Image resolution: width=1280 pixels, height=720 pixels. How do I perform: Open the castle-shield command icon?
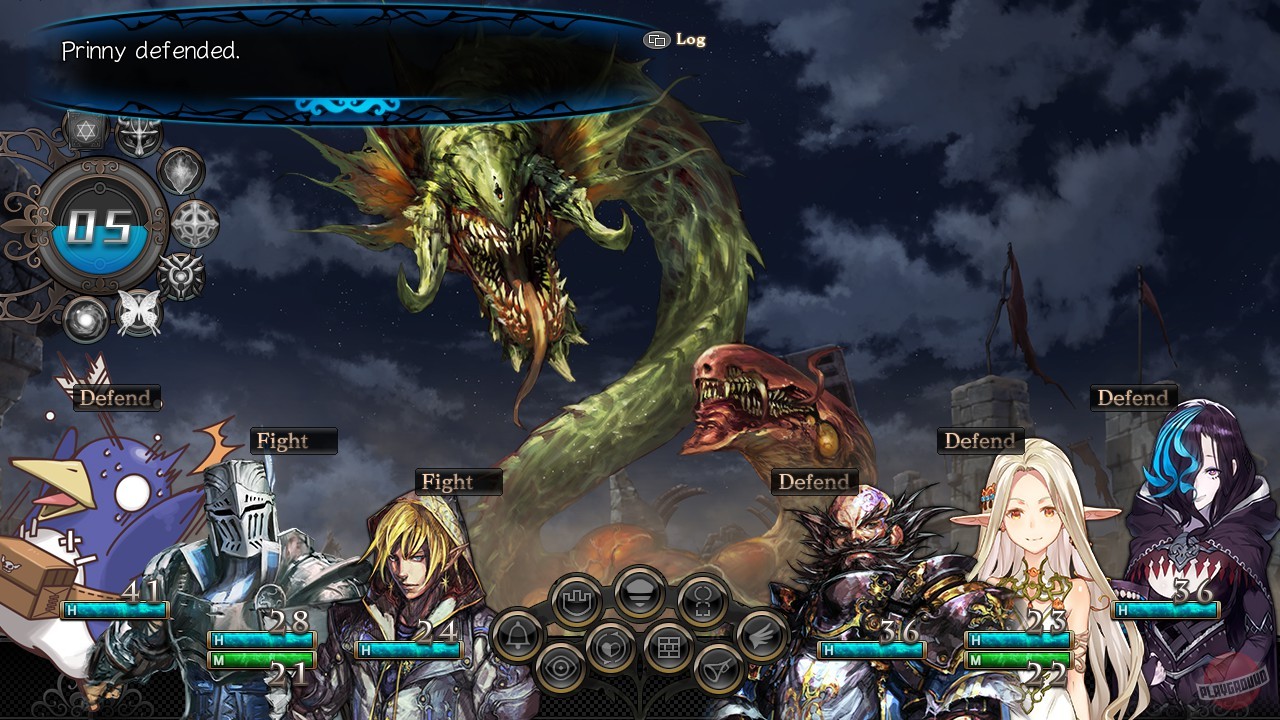click(x=576, y=600)
